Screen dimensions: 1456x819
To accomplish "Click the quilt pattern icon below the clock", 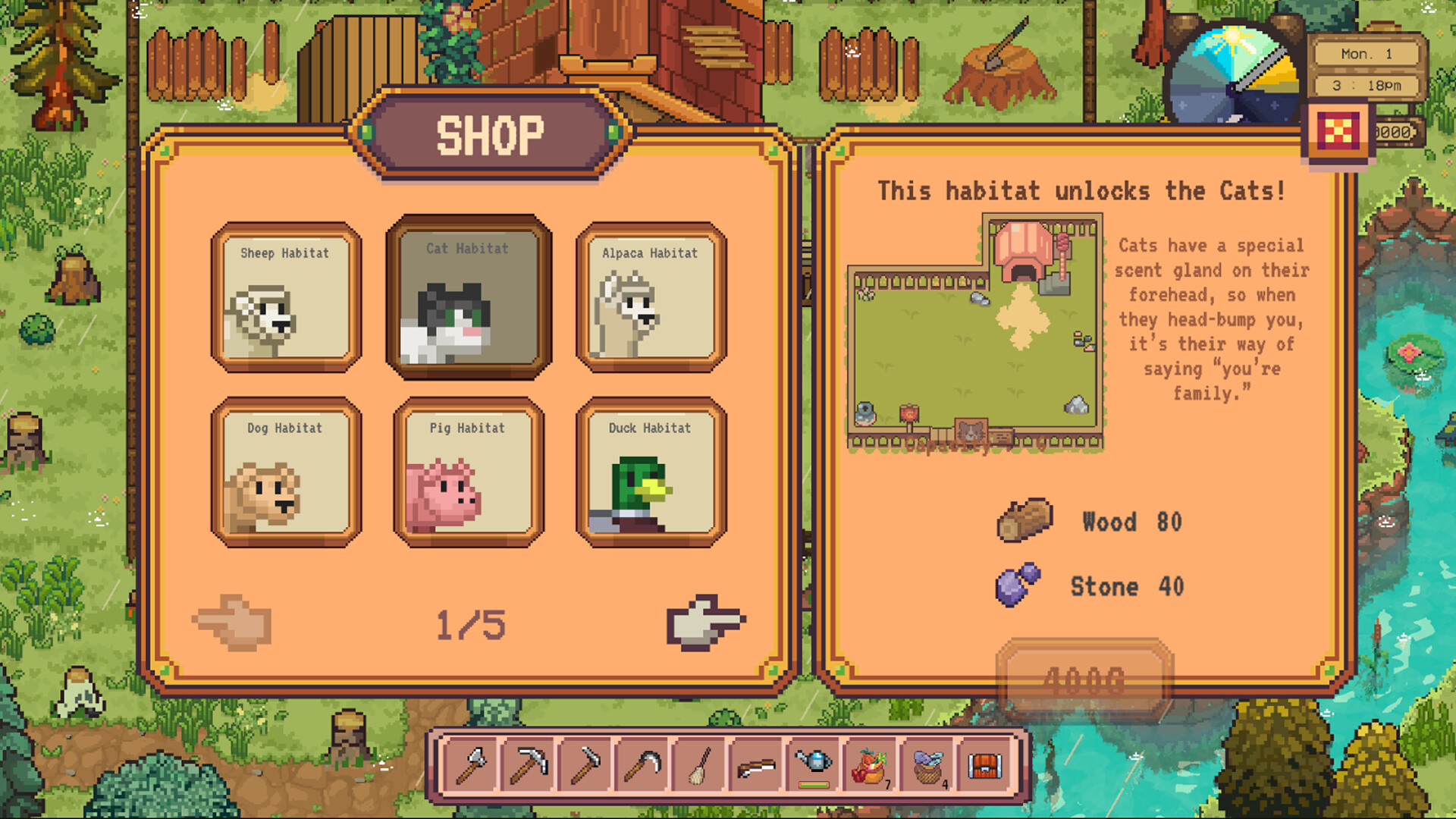I will 1339,130.
